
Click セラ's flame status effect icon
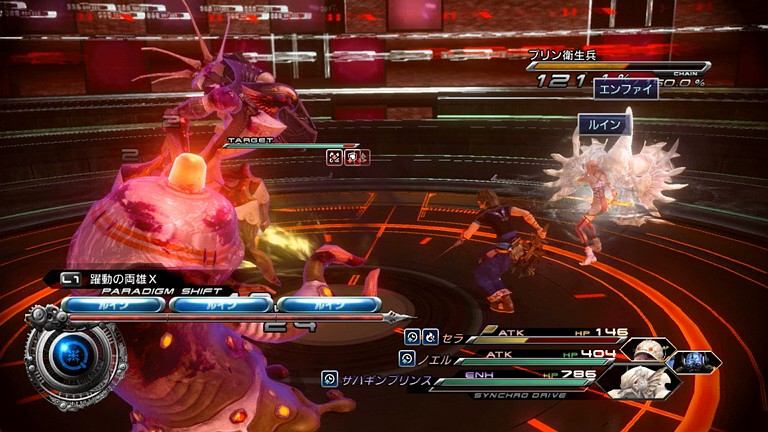pyautogui.click(x=429, y=338)
